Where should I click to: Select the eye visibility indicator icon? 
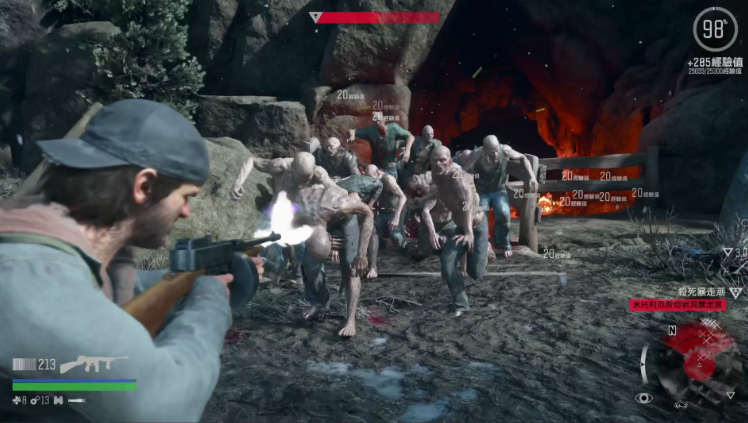[x=644, y=397]
